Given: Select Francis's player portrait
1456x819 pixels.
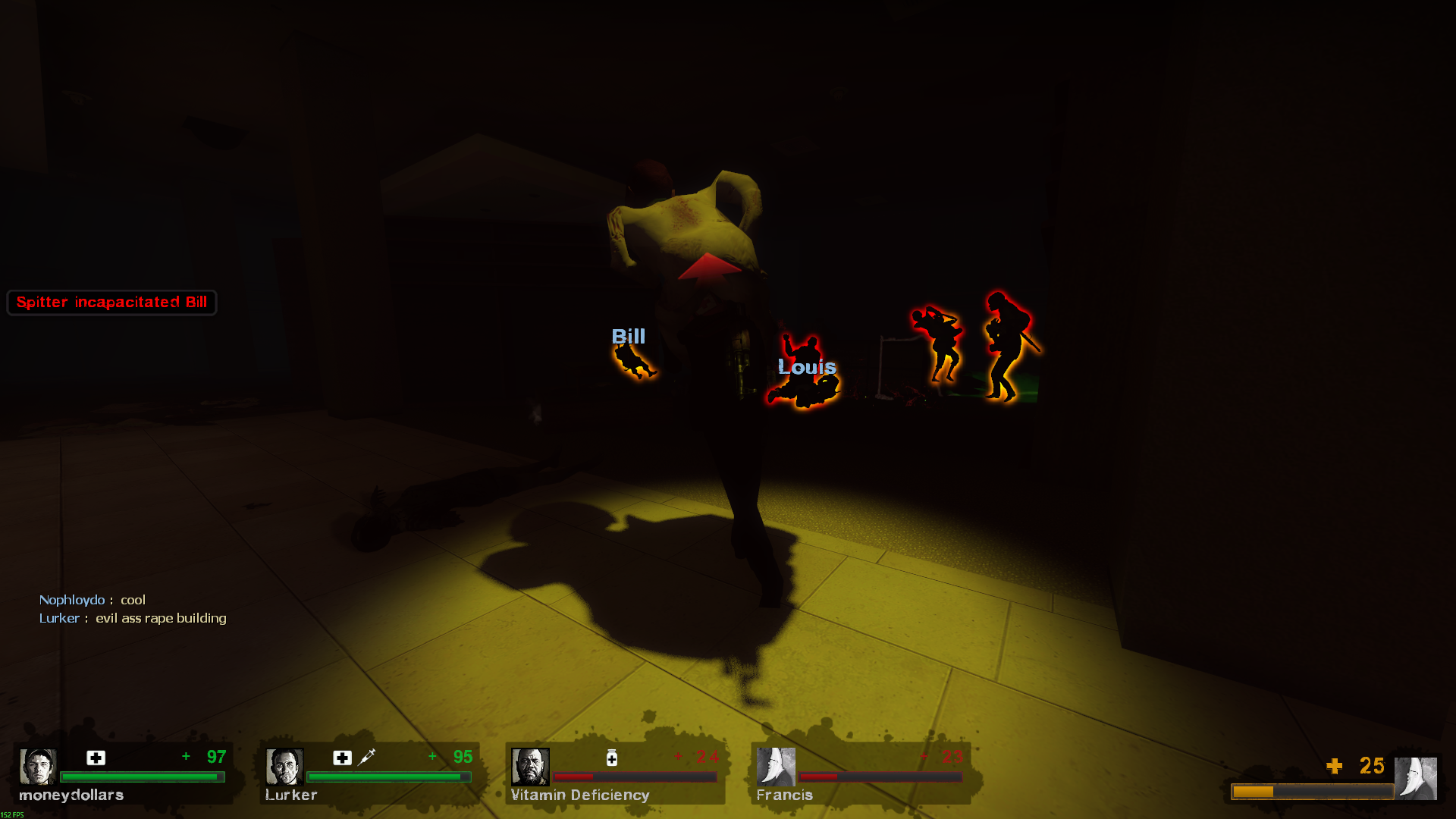Looking at the screenshot, I should [776, 767].
